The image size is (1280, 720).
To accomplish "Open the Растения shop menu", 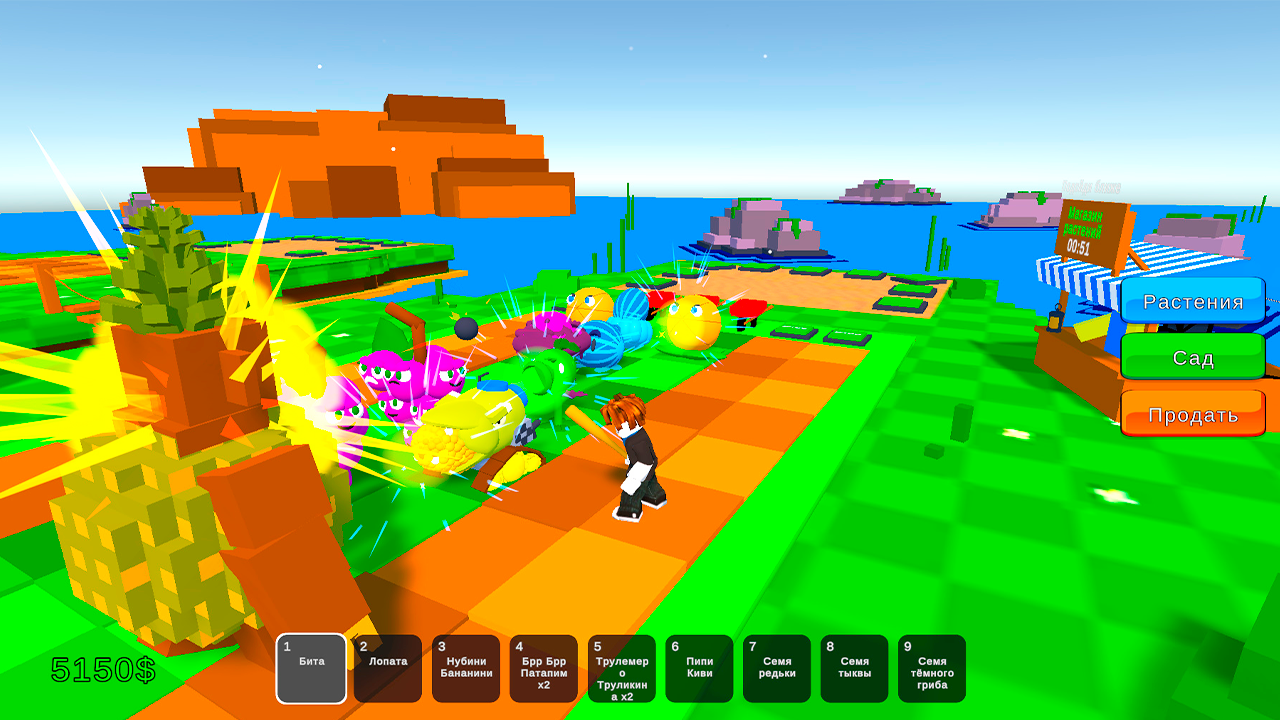I will point(1192,301).
